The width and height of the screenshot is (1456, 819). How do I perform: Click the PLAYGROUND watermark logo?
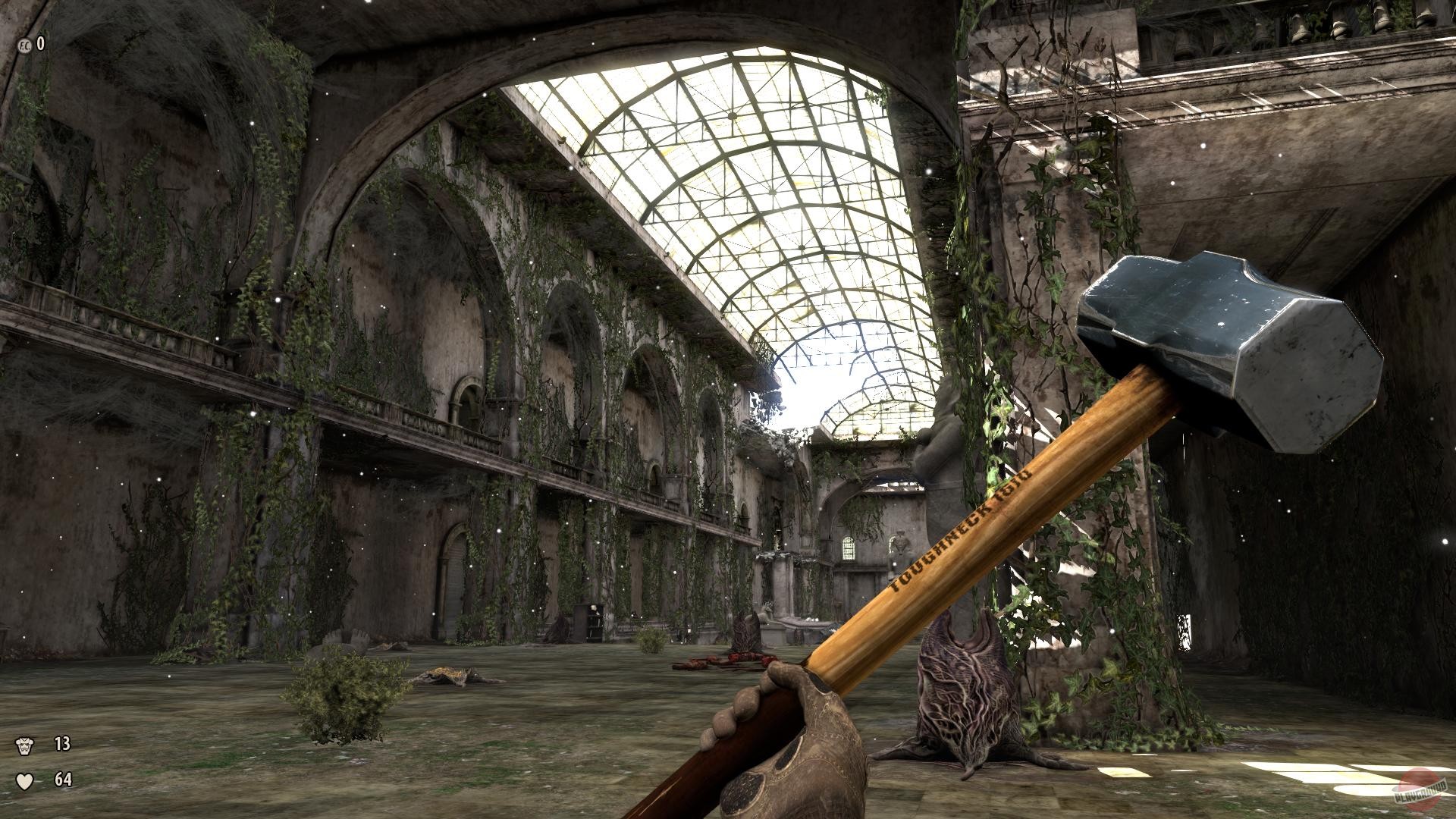[x=1420, y=795]
